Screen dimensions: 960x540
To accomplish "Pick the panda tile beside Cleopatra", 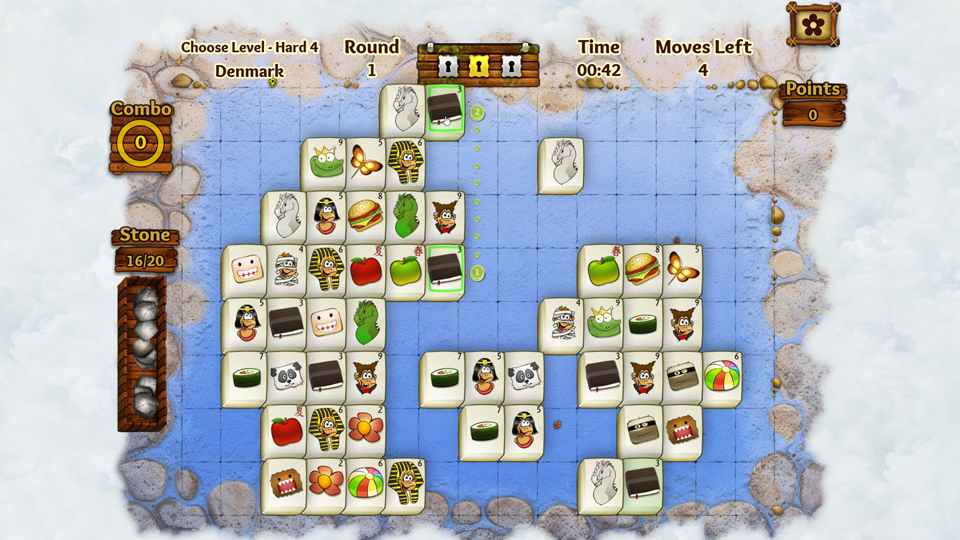I will coord(523,378).
